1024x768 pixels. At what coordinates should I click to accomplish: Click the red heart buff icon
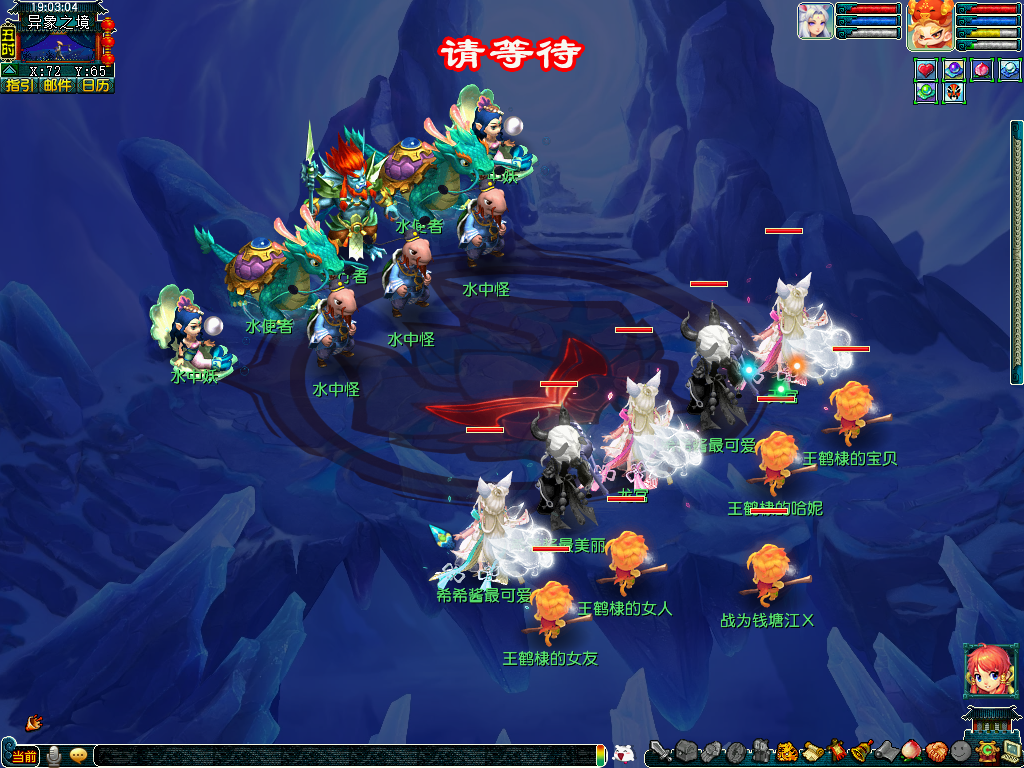coord(926,70)
